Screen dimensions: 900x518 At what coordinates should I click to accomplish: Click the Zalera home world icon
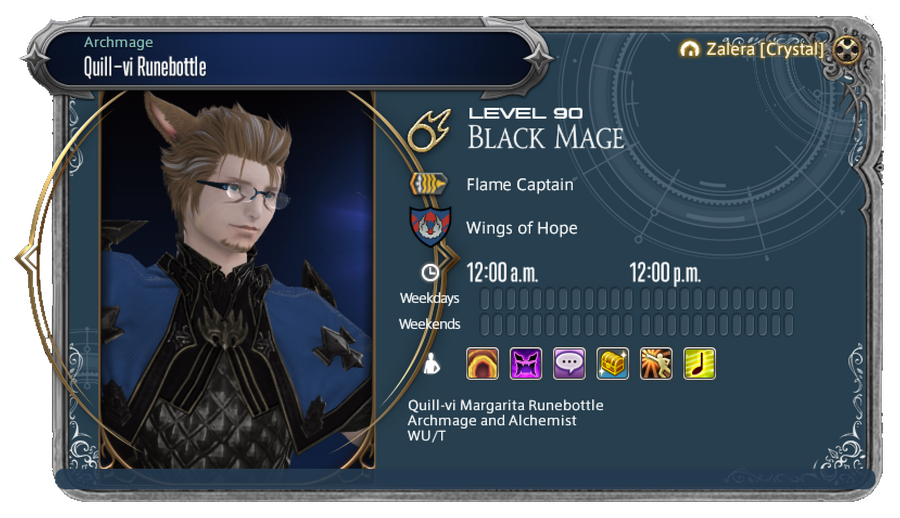tap(688, 48)
